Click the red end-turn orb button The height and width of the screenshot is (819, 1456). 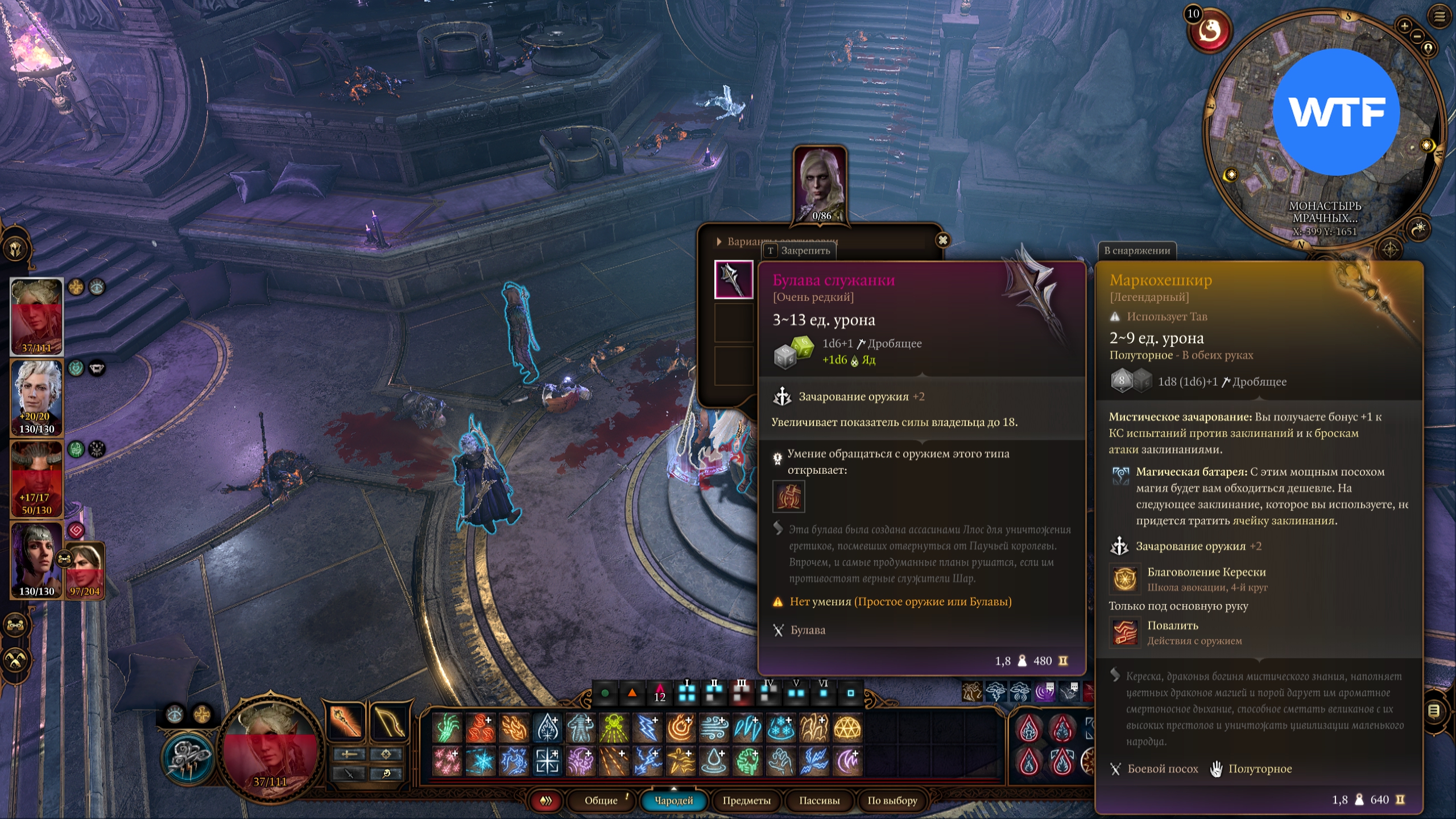click(x=1209, y=31)
